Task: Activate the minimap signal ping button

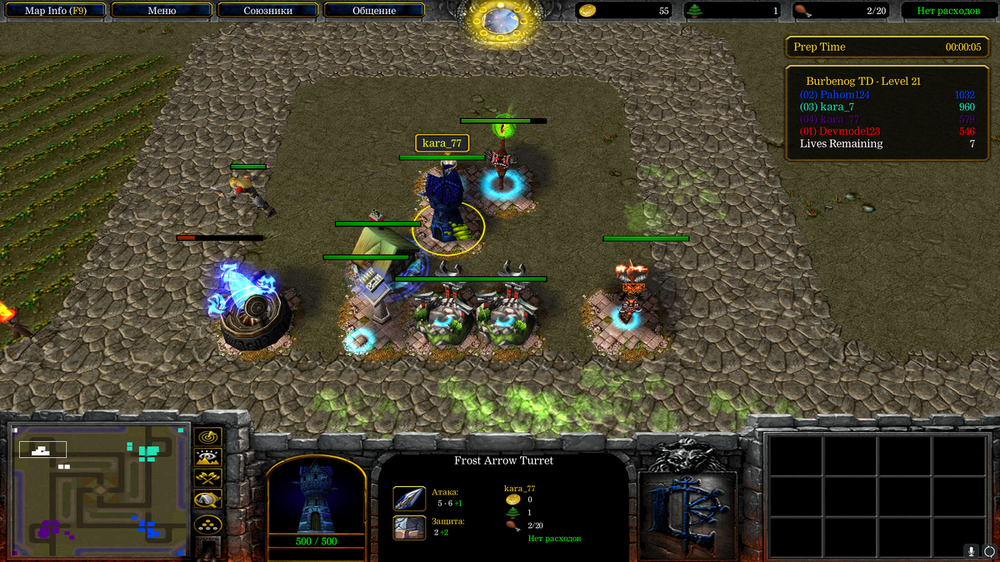Action: [x=207, y=437]
